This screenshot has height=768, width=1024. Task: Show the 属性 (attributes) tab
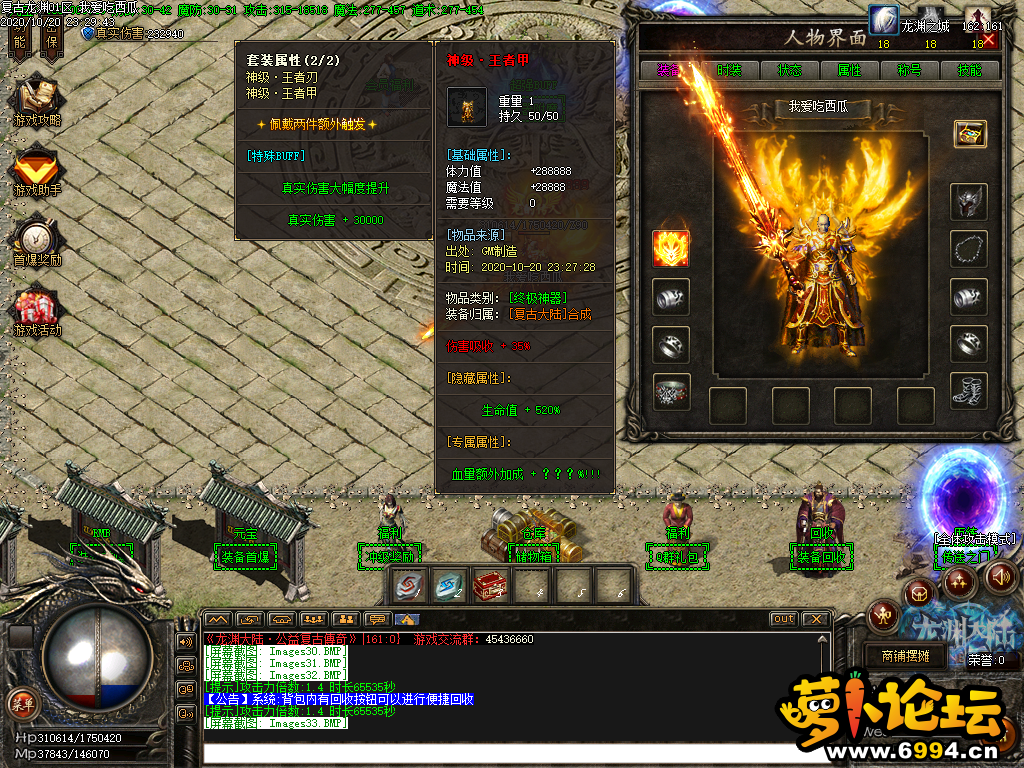(x=849, y=70)
